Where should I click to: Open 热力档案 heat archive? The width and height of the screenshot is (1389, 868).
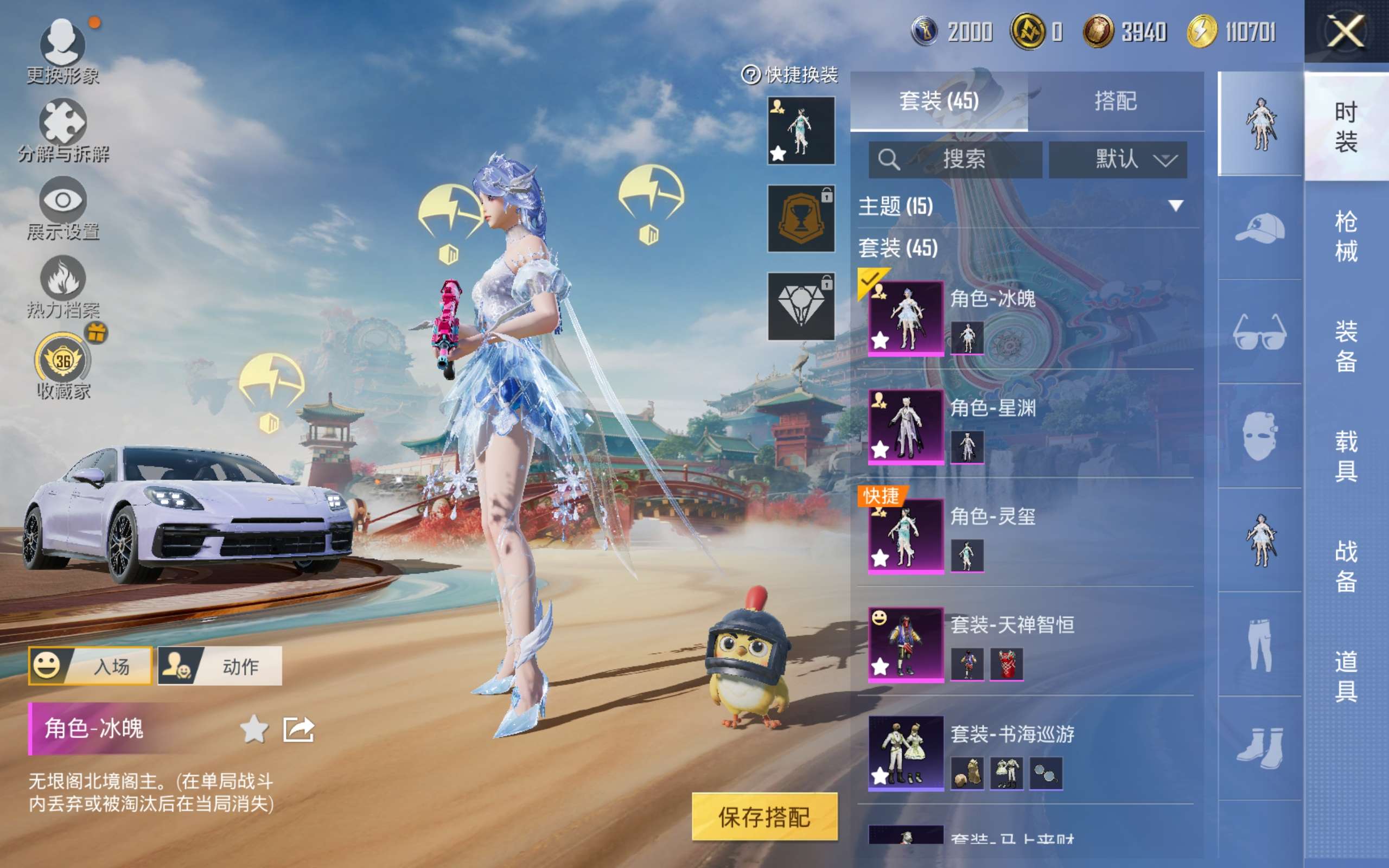(x=62, y=285)
